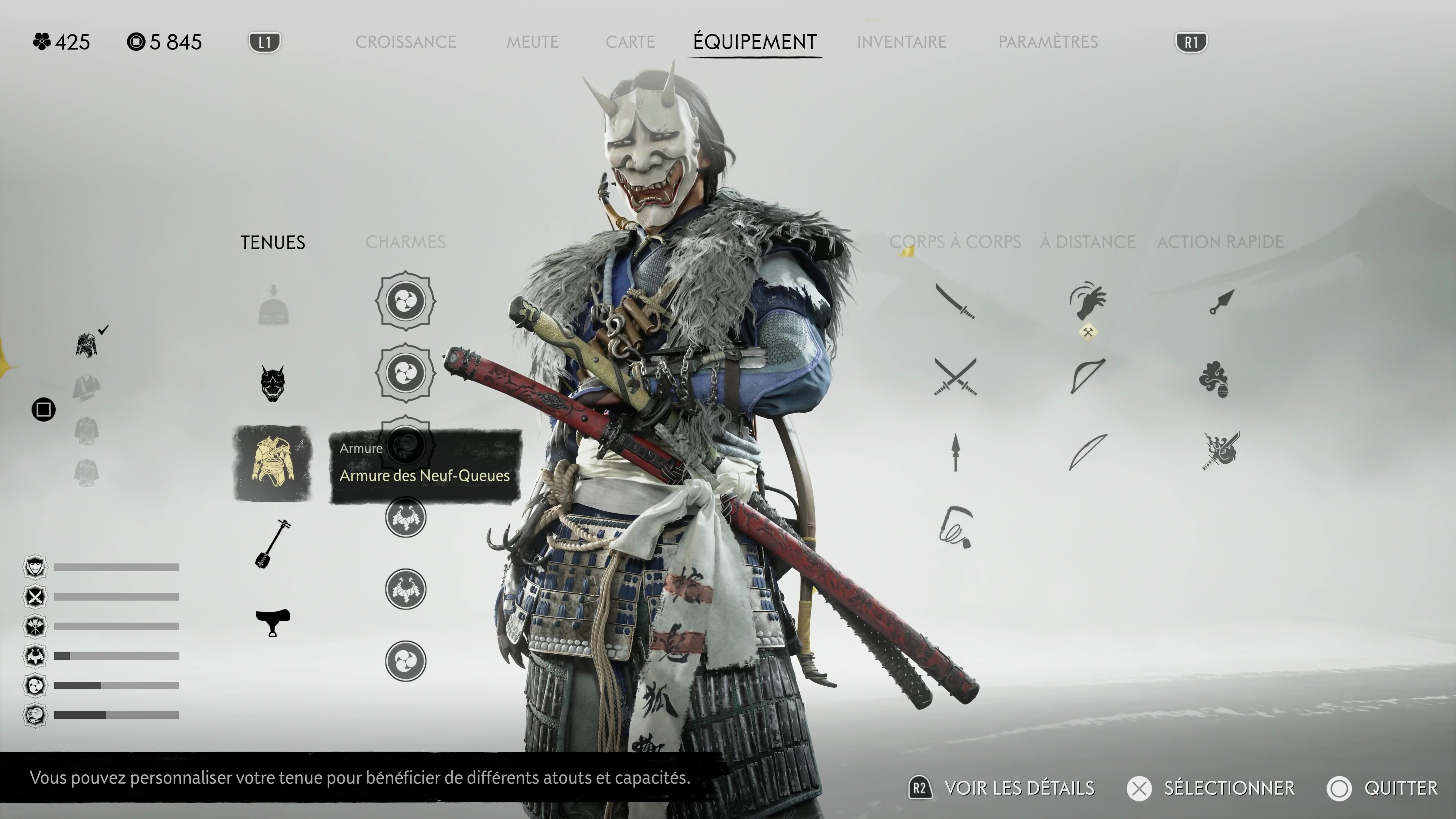Pick the kusarigama chain sickle
The width and height of the screenshot is (1456, 819).
point(956,527)
